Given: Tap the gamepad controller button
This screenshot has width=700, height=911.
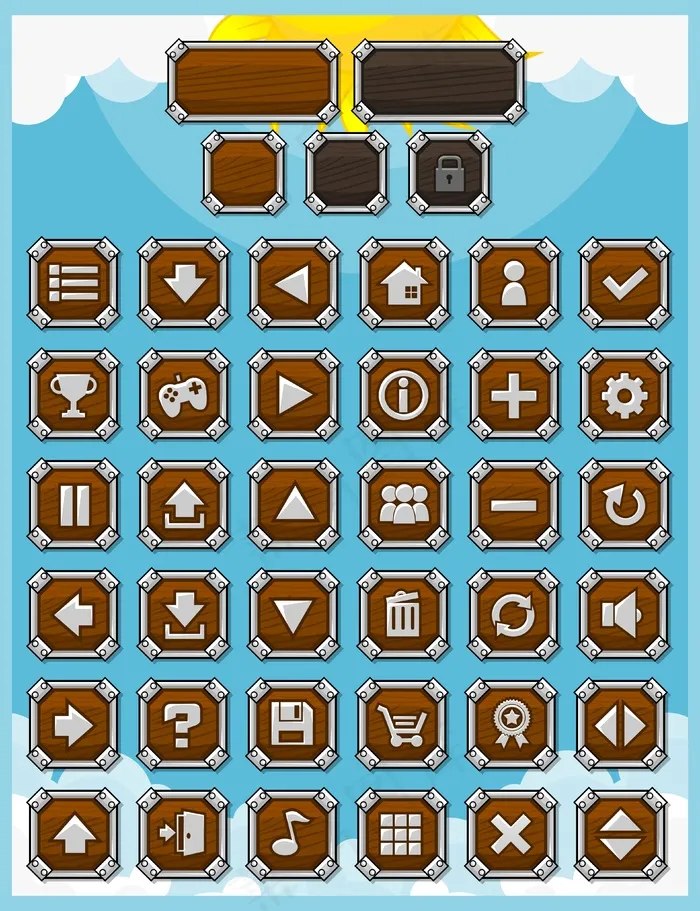Looking at the screenshot, I should (183, 395).
